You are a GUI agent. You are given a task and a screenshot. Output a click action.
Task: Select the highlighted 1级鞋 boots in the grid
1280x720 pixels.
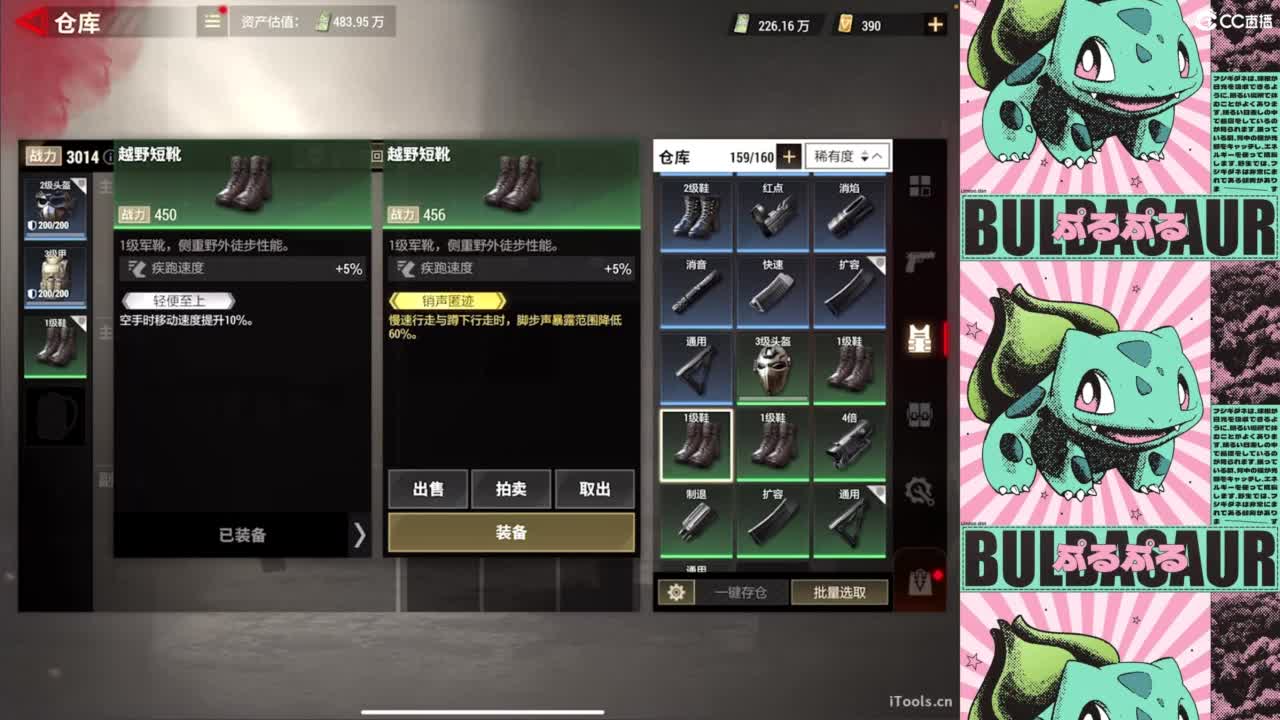697,442
